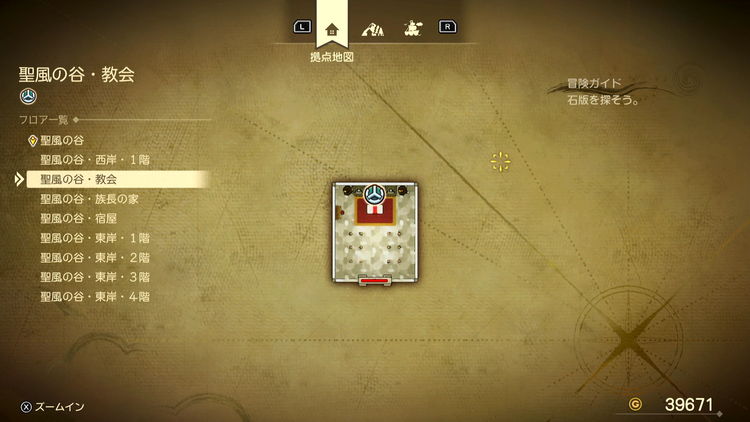Screen dimensions: 750x422
Task: Switch to the mountain region map tab
Action: coord(372,28)
